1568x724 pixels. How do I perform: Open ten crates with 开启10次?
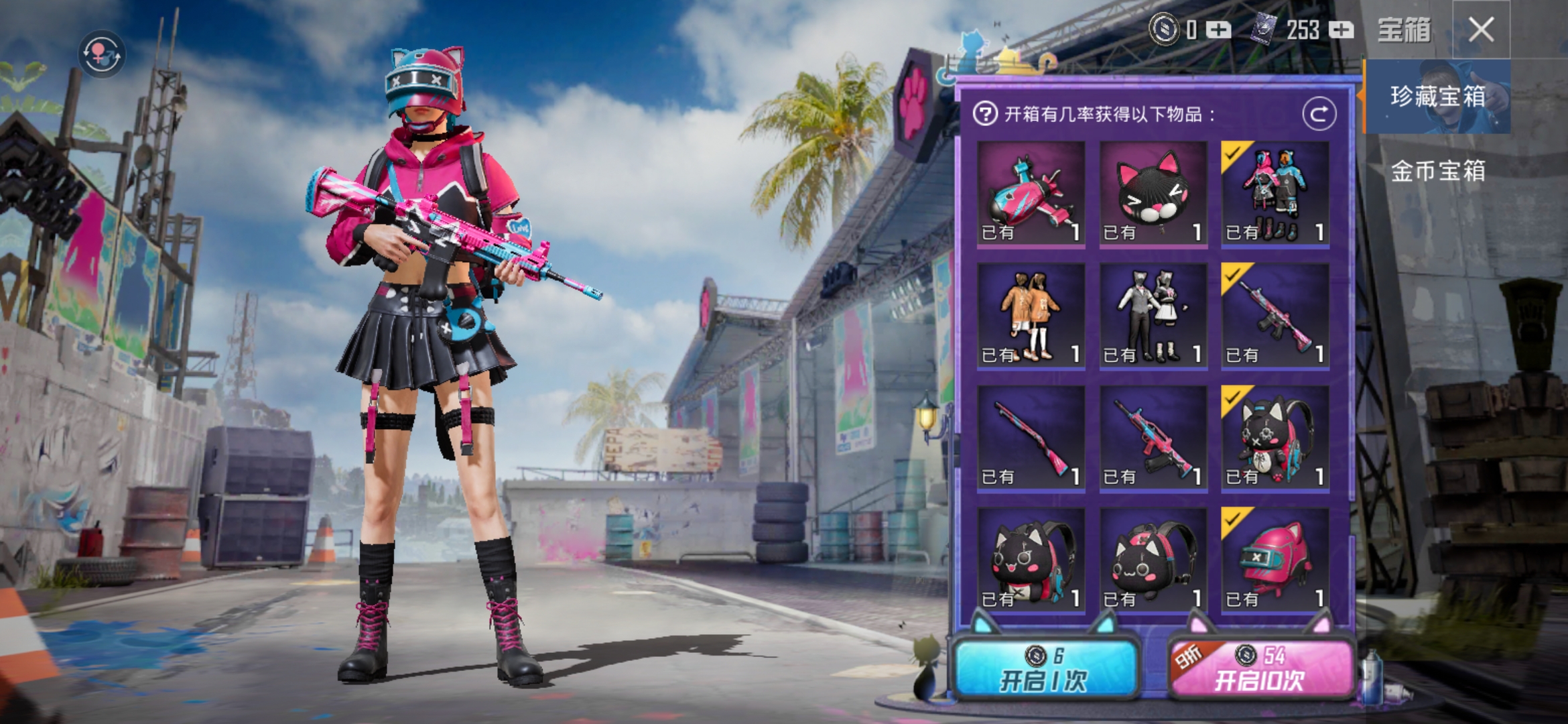pos(1260,669)
